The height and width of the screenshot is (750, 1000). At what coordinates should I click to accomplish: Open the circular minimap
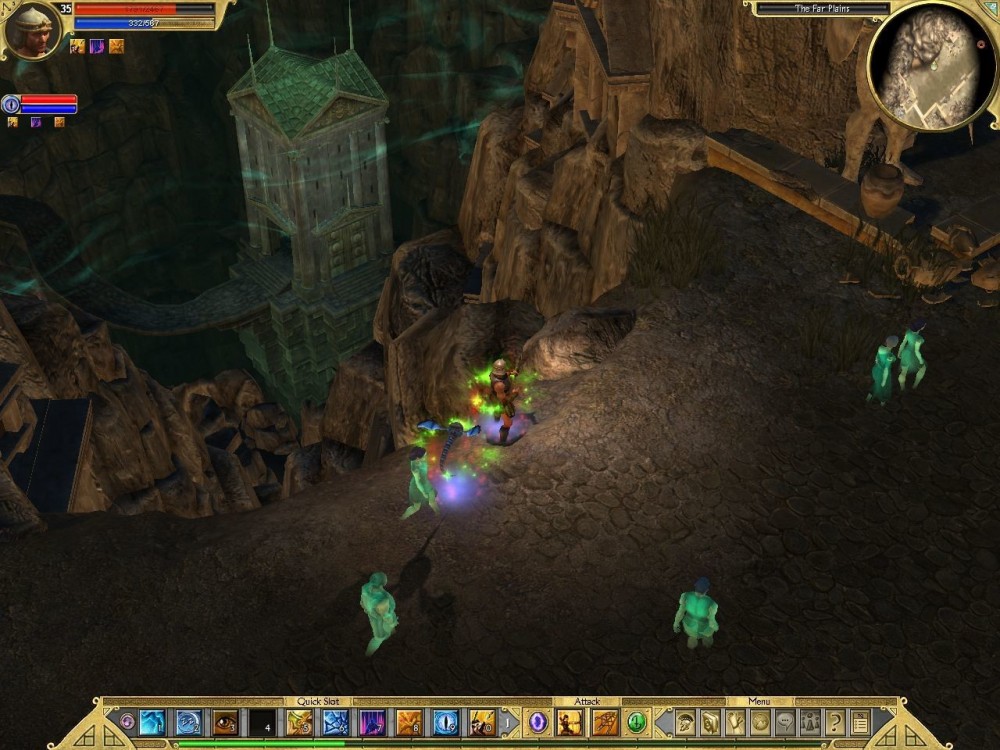point(930,65)
